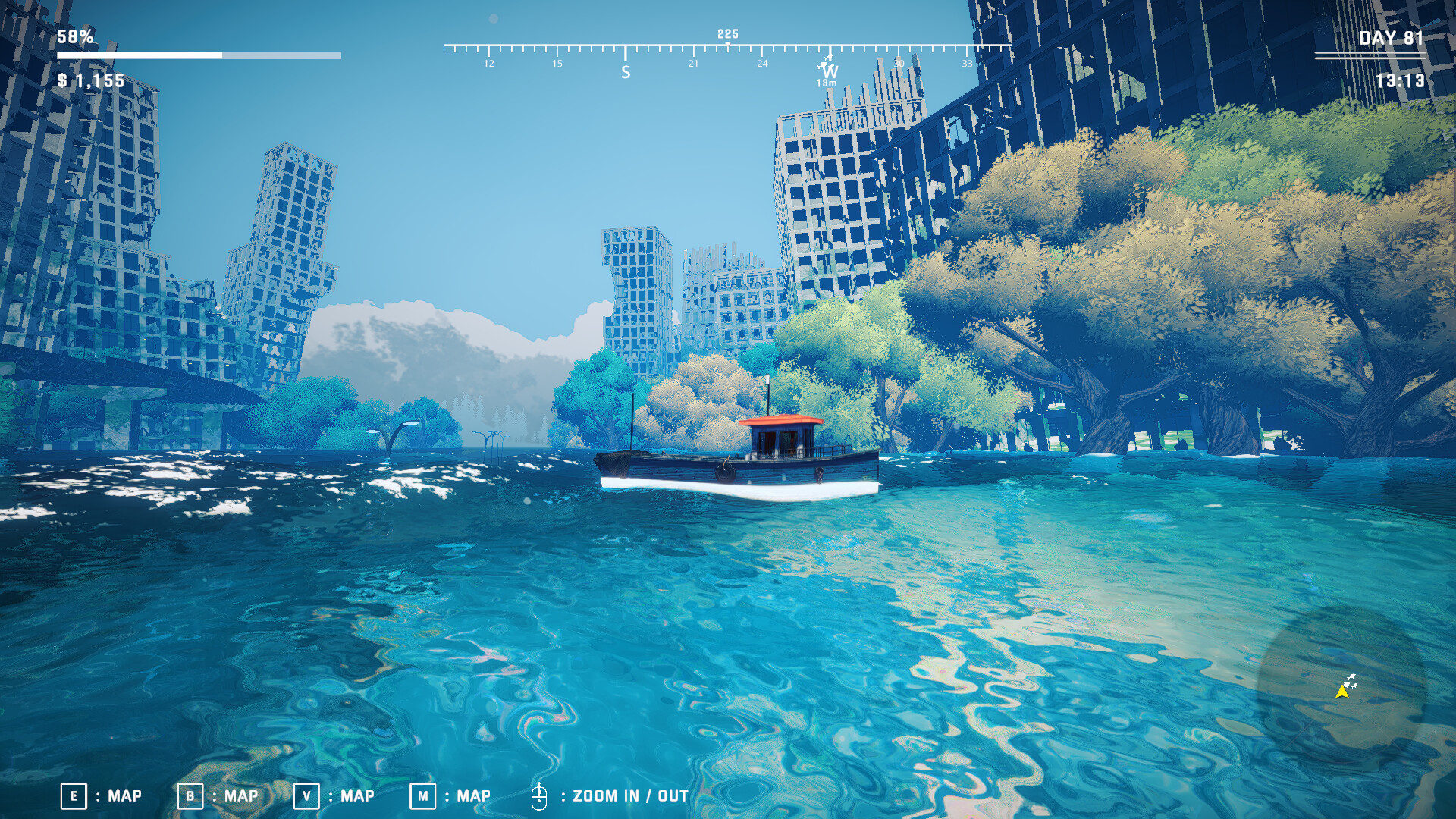The image size is (1456, 819).
Task: Expand the compass heading 225 readout
Action: (x=726, y=33)
